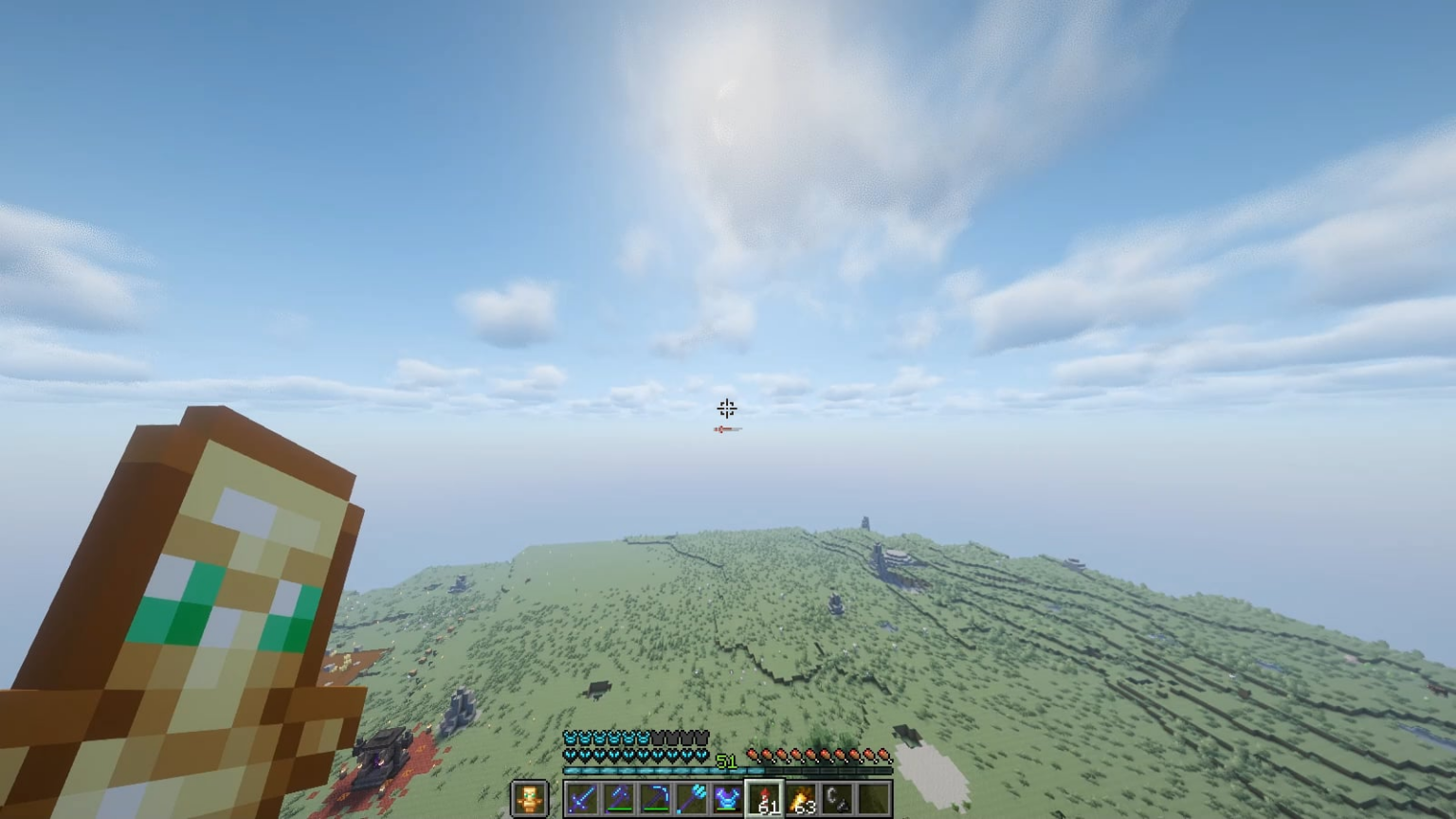Select the enchanted elytra in the hotbar
Viewport: 1456px width, 819px height.
(727, 797)
